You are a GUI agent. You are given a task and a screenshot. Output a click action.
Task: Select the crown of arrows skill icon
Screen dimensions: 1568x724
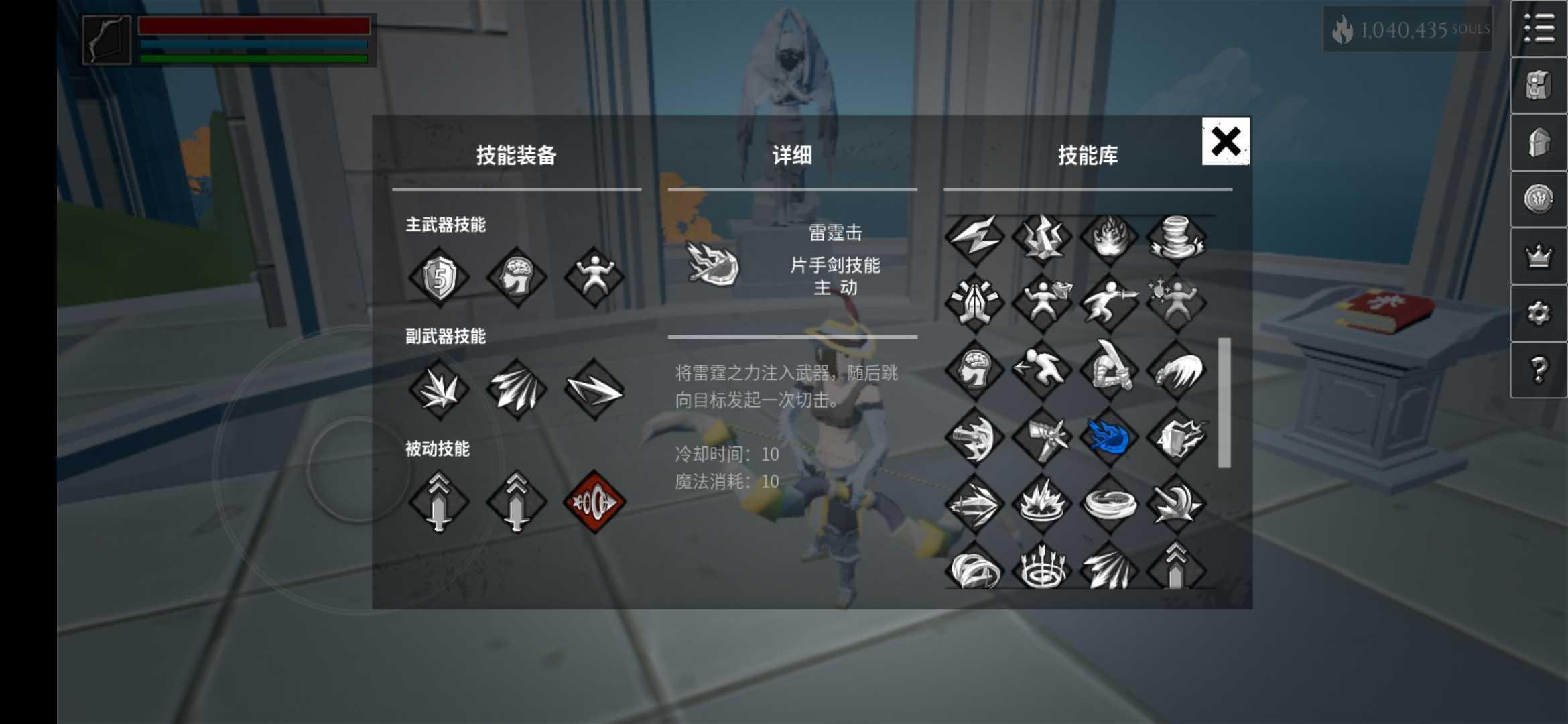[1041, 570]
